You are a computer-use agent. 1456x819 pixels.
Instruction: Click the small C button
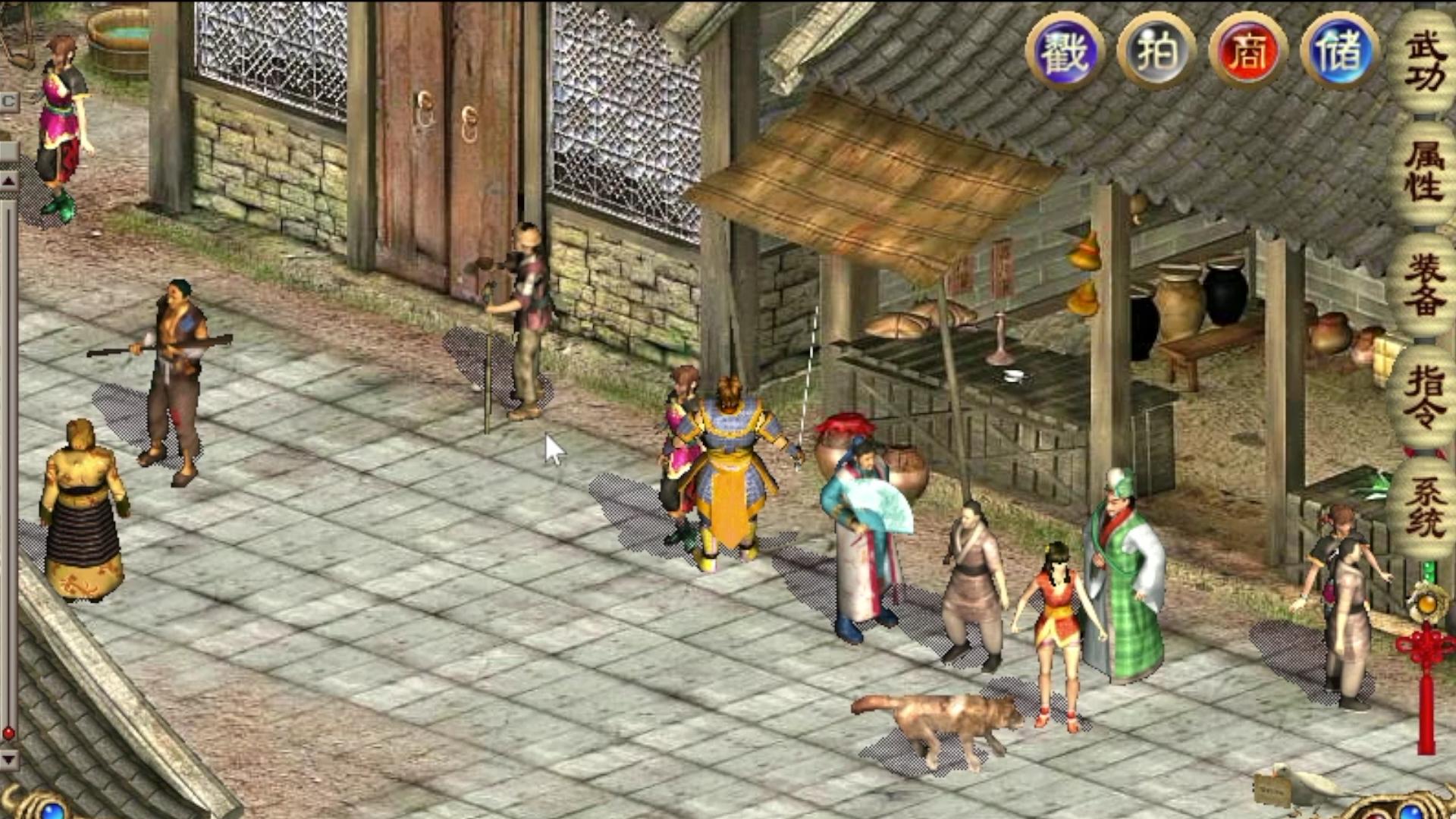(x=8, y=102)
